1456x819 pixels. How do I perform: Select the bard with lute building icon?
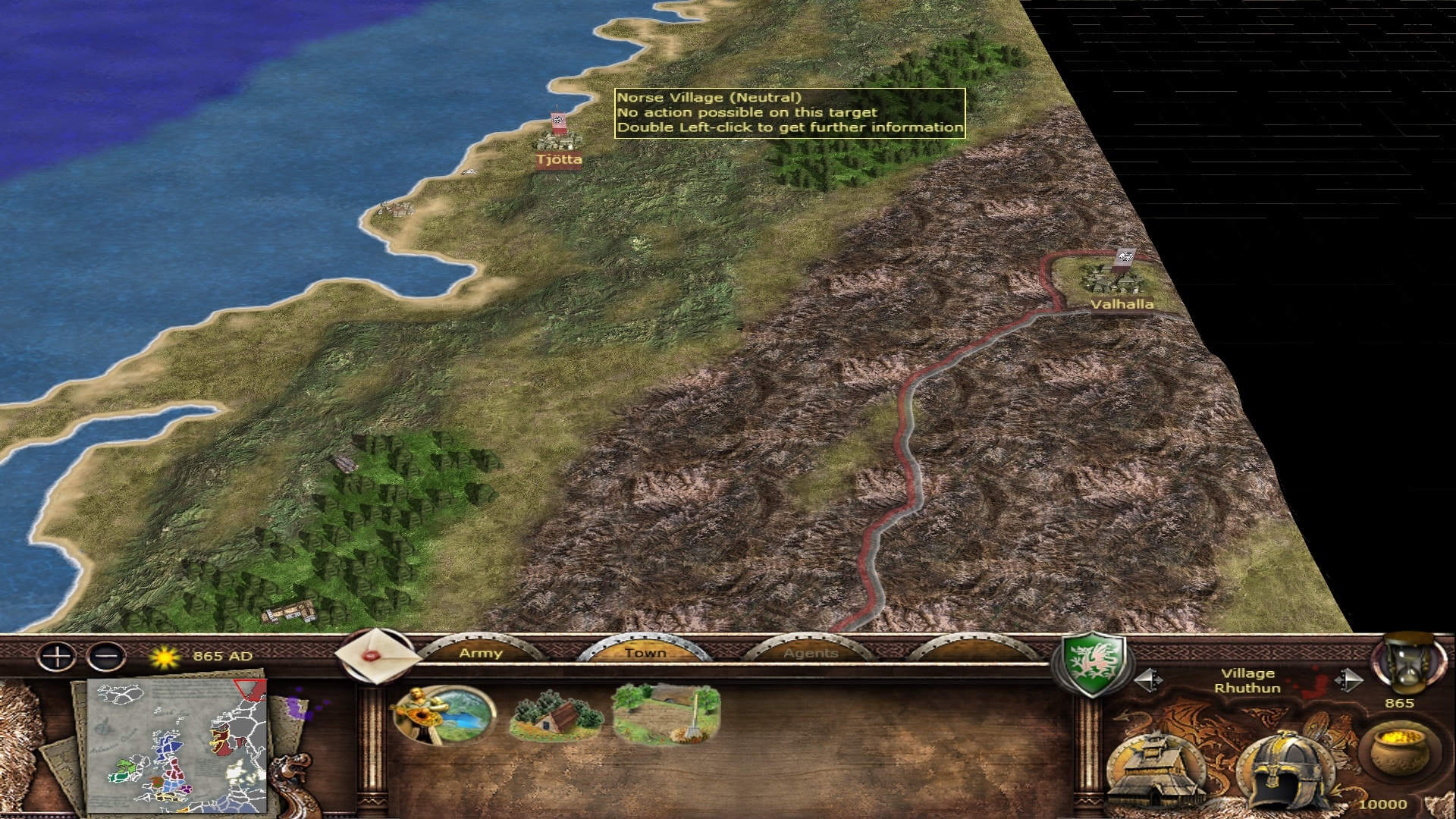coord(444,715)
